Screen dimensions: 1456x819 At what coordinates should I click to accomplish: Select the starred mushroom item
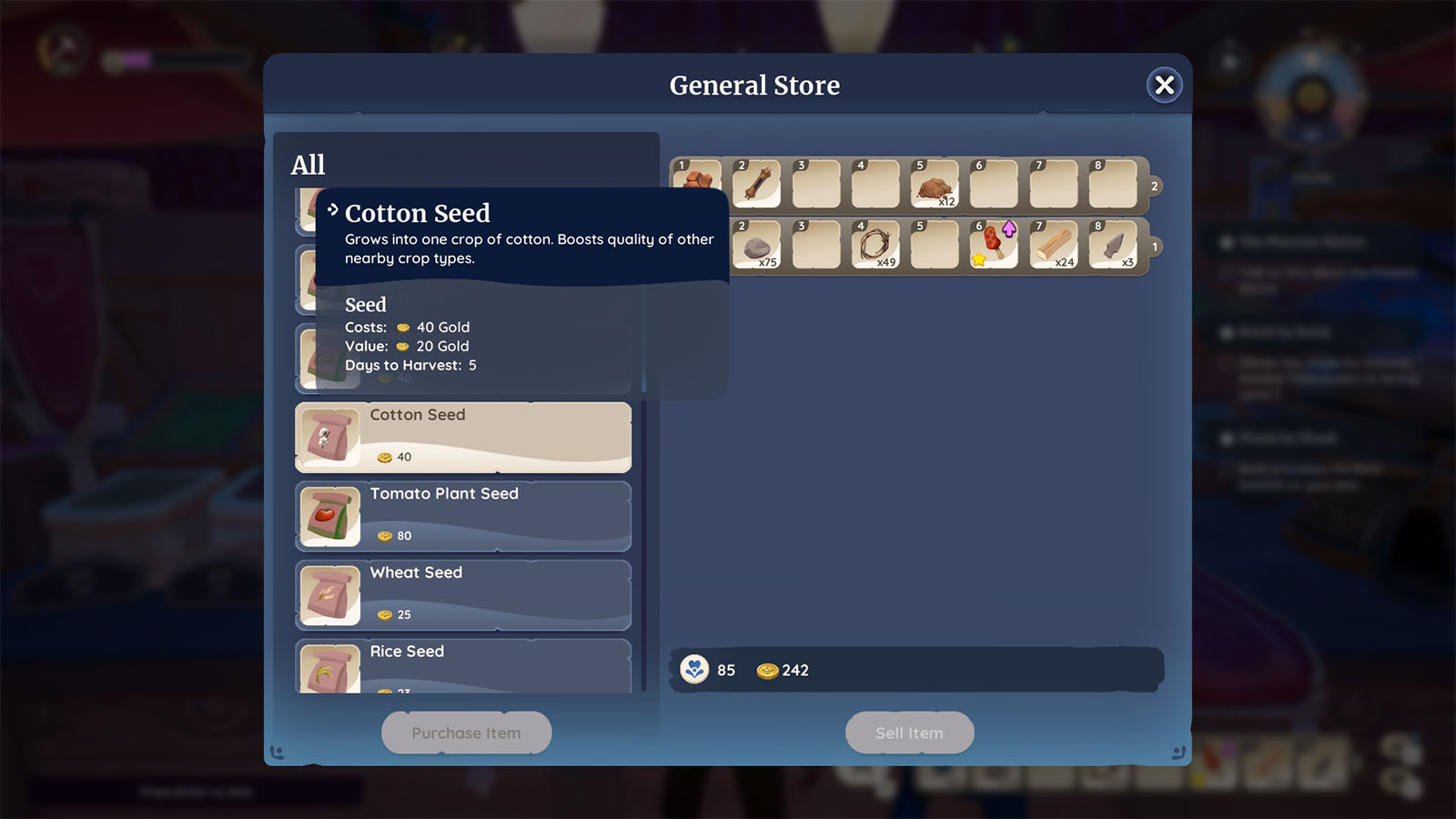[990, 248]
